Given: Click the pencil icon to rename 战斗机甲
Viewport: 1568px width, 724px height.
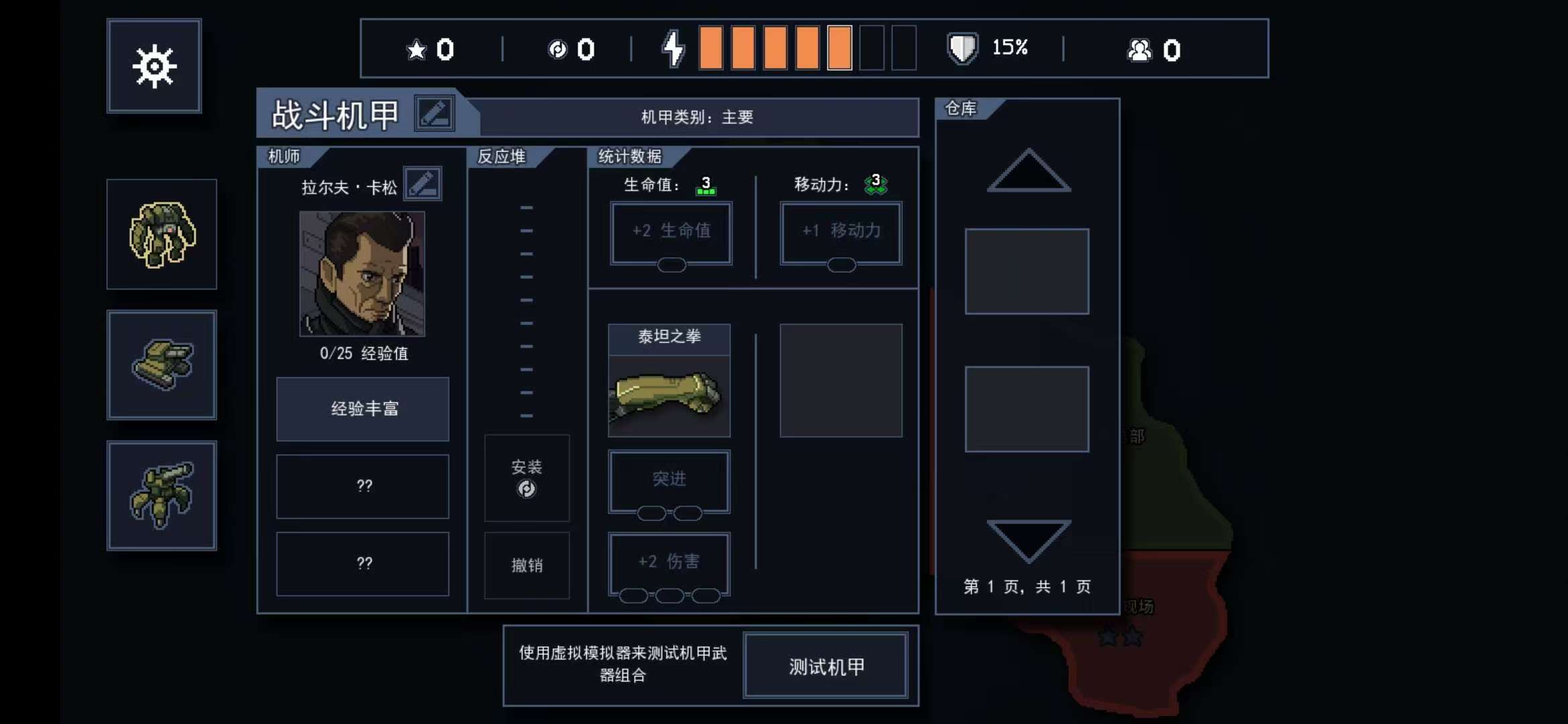Looking at the screenshot, I should pyautogui.click(x=435, y=113).
